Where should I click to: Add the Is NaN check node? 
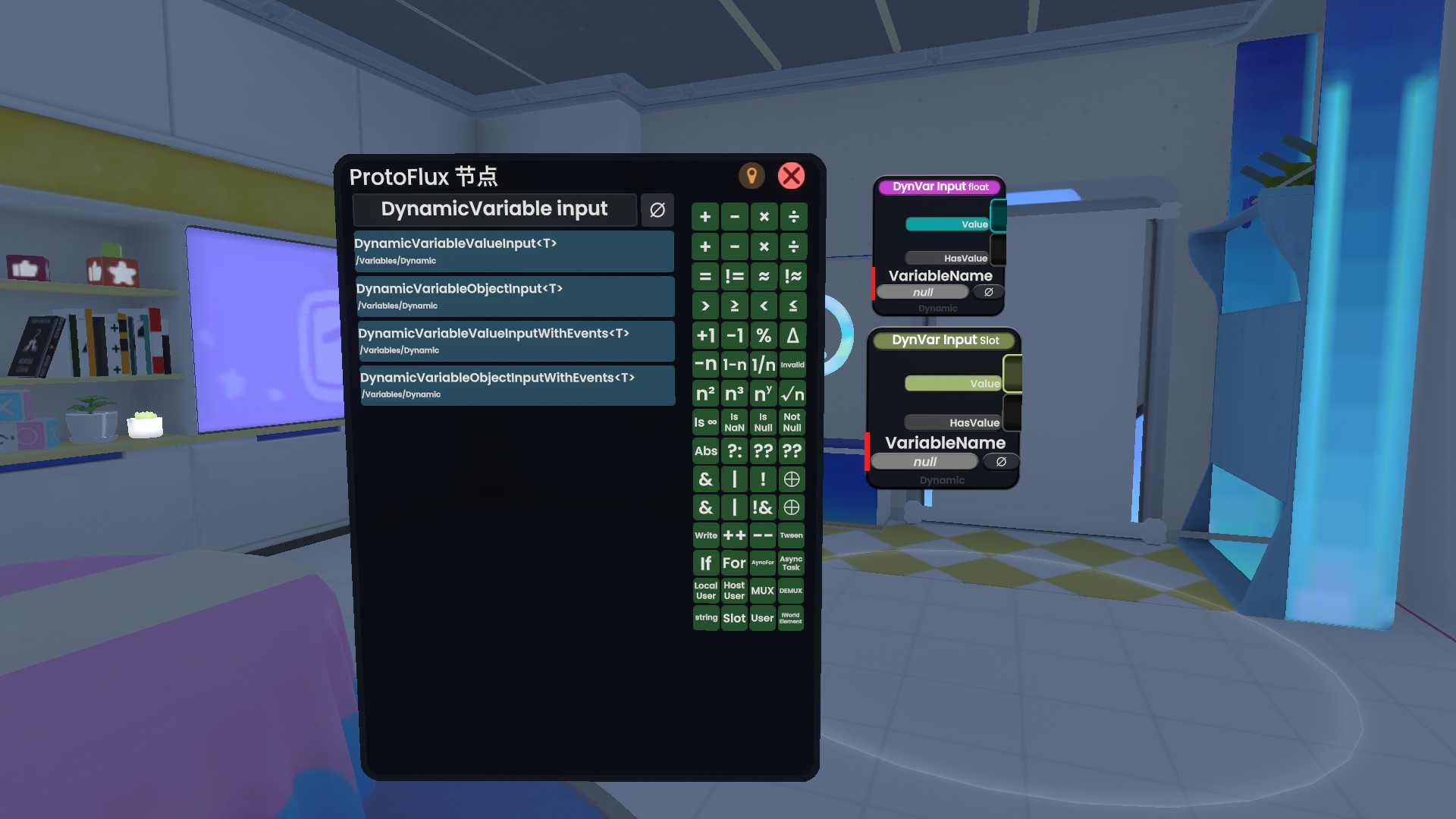click(734, 422)
